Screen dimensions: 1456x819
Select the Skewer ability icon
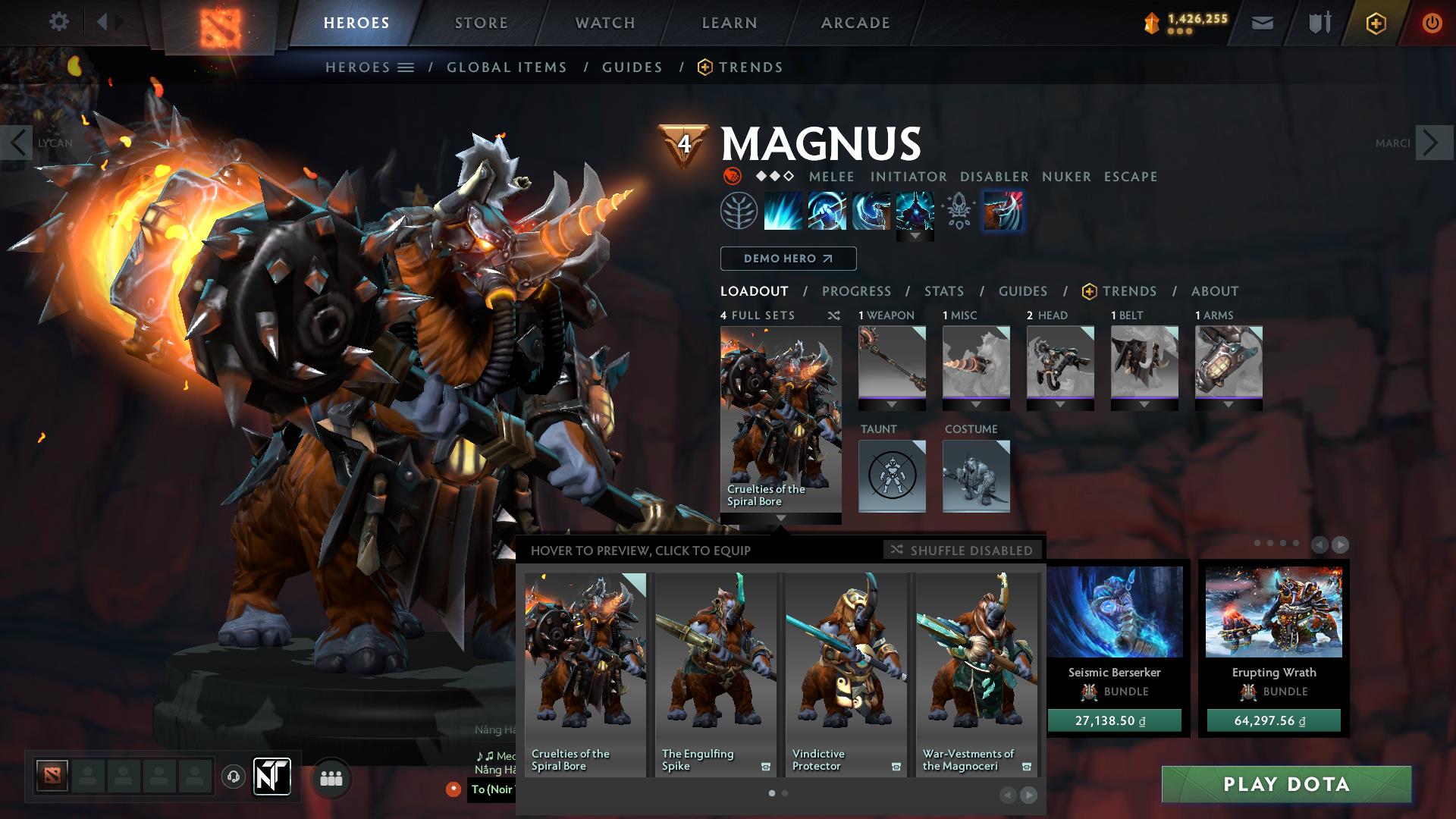[871, 212]
